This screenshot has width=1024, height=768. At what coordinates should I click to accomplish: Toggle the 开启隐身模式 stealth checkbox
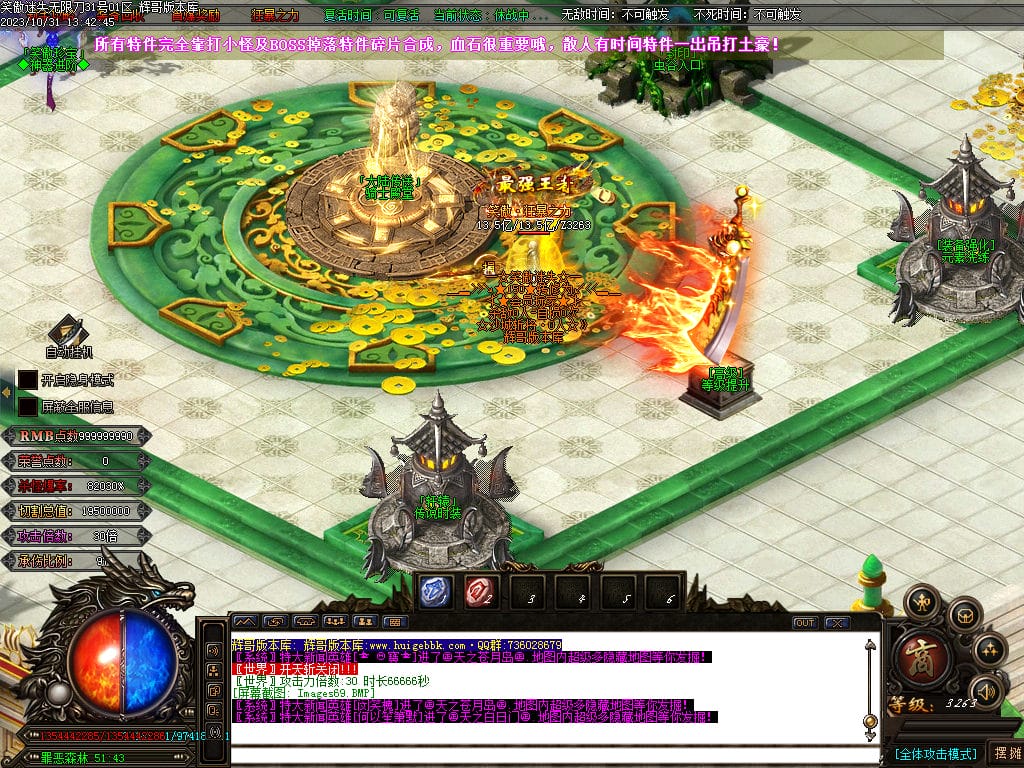[x=27, y=380]
